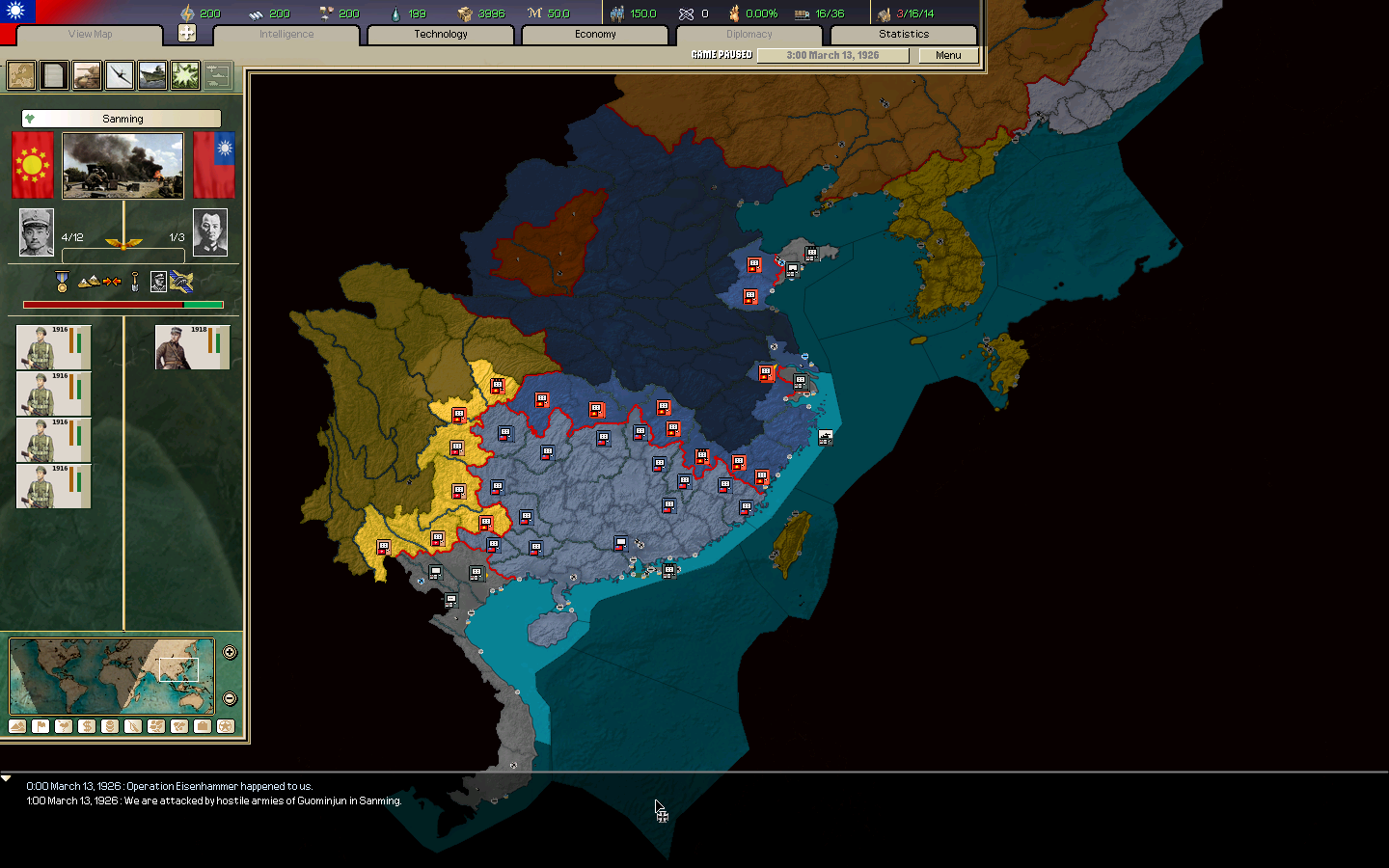Select the resources map mode coins icon
Image resolution: width=1389 pixels, height=868 pixels.
pyautogui.click(x=108, y=726)
